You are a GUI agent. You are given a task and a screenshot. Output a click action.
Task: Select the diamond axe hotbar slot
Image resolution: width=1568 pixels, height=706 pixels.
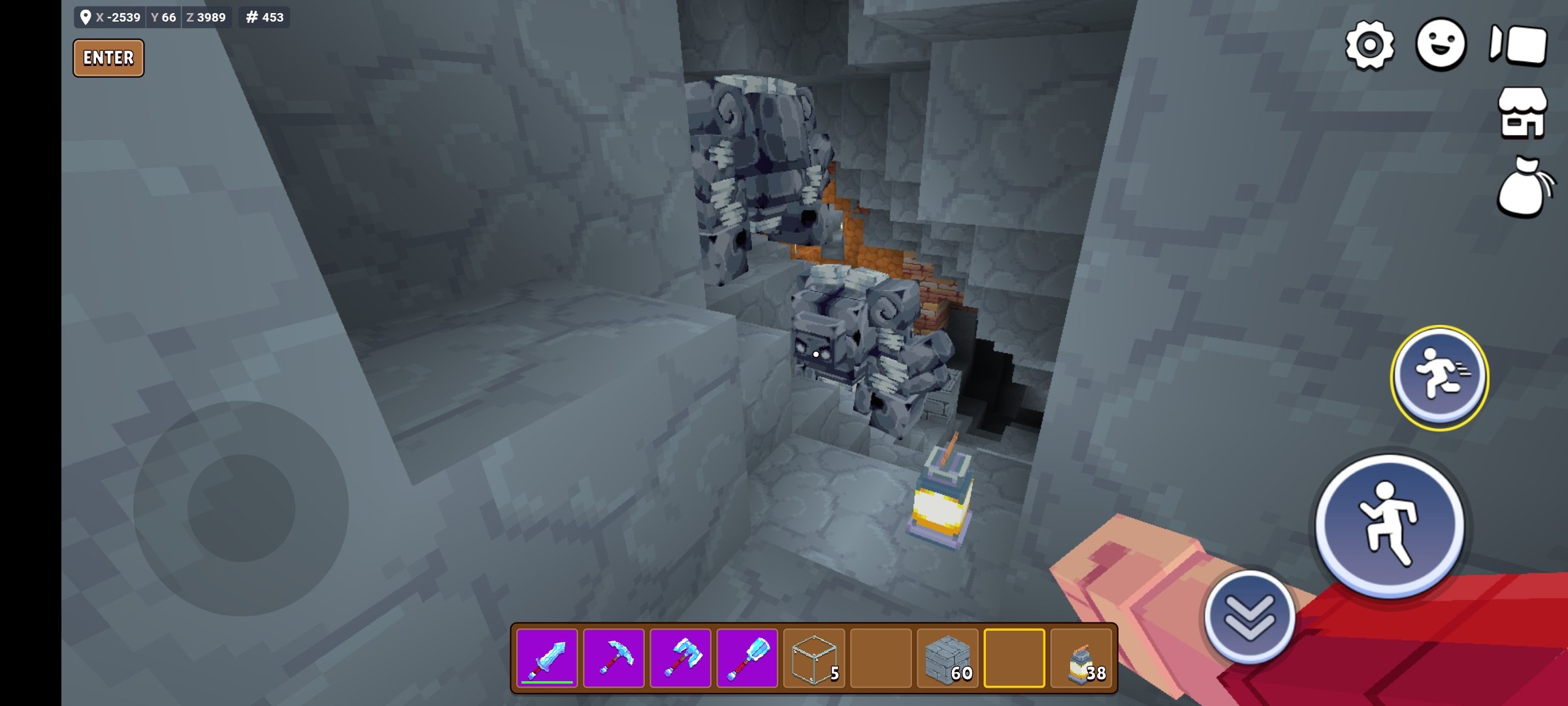[681, 658]
